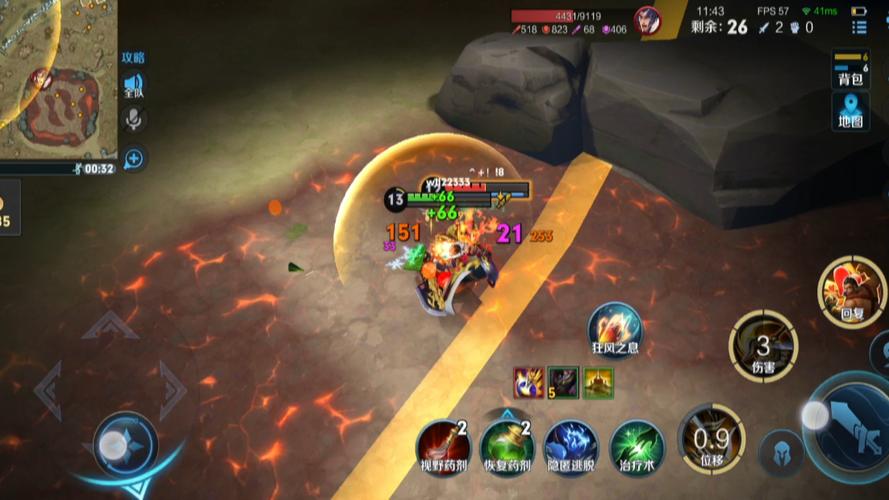Select the enemy hero portrait at top
The image size is (889, 500).
coord(649,21)
